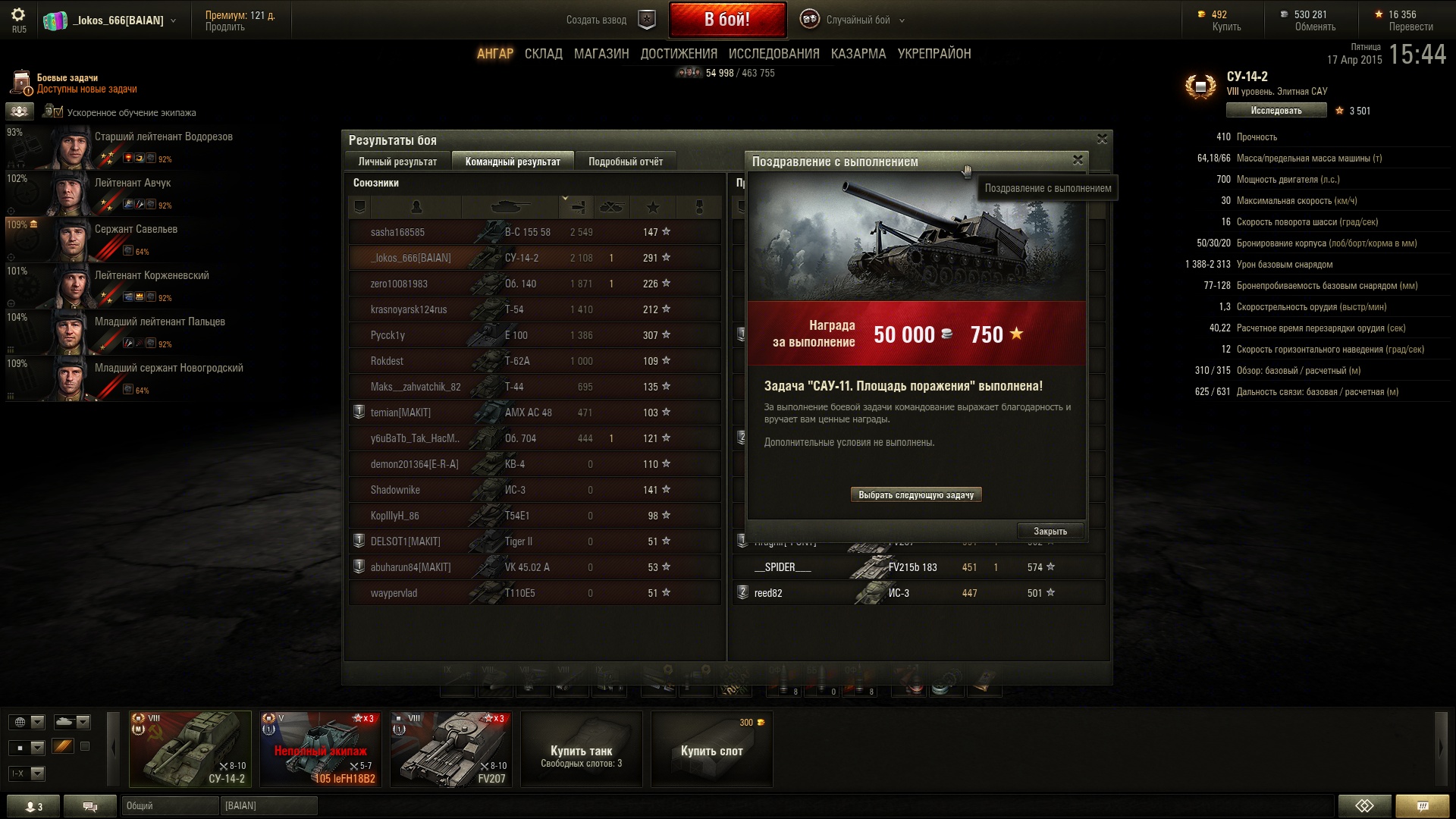Go to the МАГАЗИН section
The image size is (1456, 819).
pyautogui.click(x=601, y=54)
